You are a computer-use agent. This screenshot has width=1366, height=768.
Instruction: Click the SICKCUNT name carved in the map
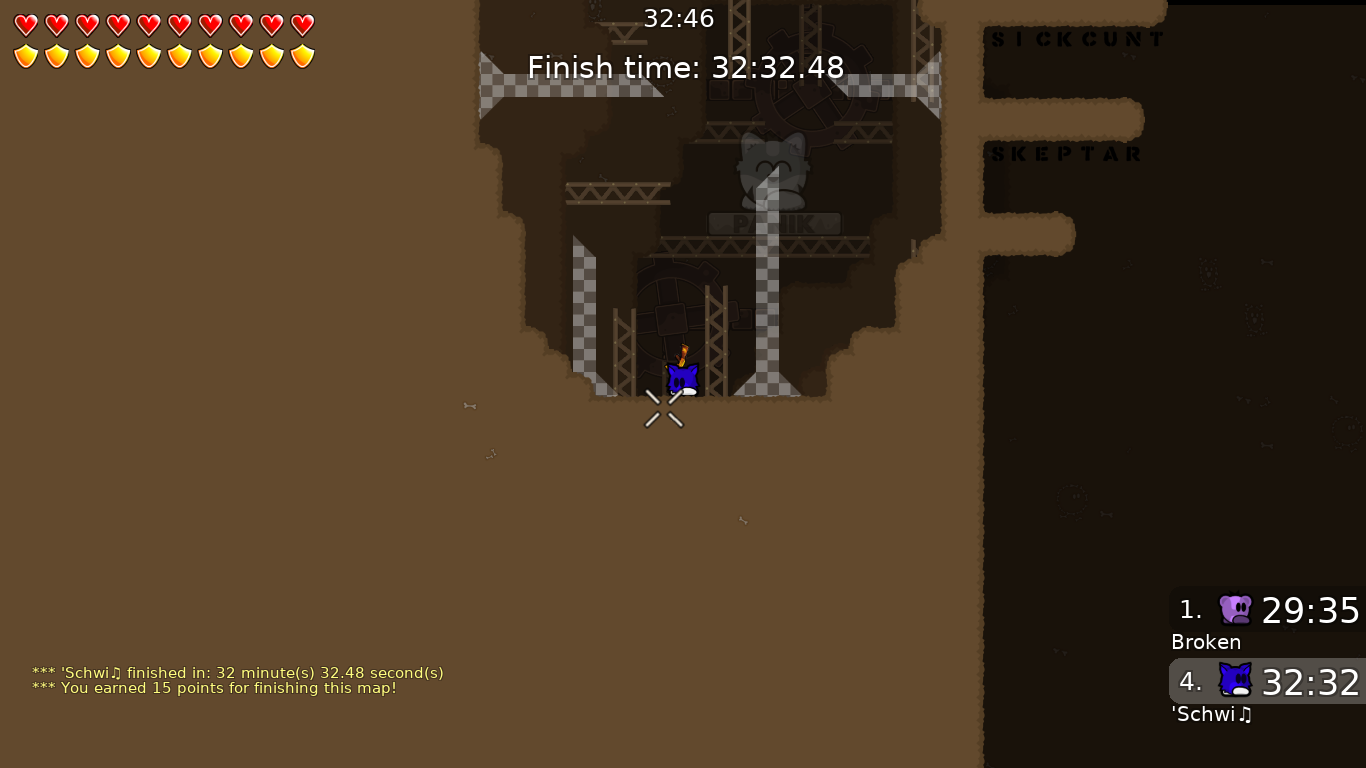(x=1076, y=38)
